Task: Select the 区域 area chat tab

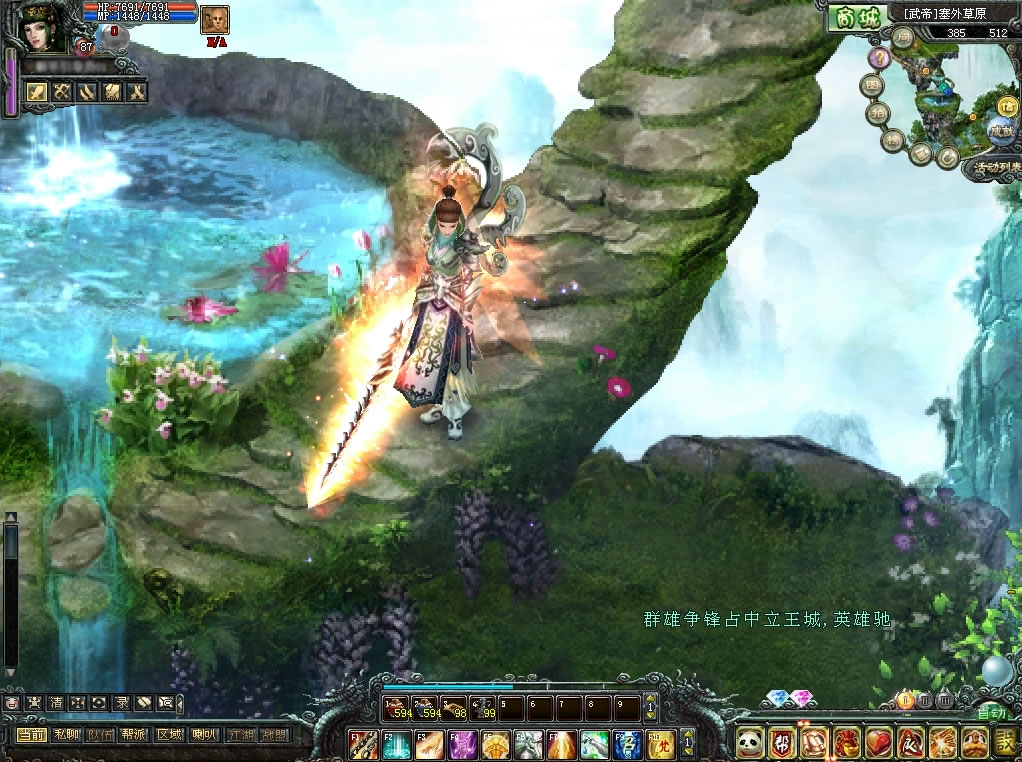Action: pyautogui.click(x=170, y=735)
